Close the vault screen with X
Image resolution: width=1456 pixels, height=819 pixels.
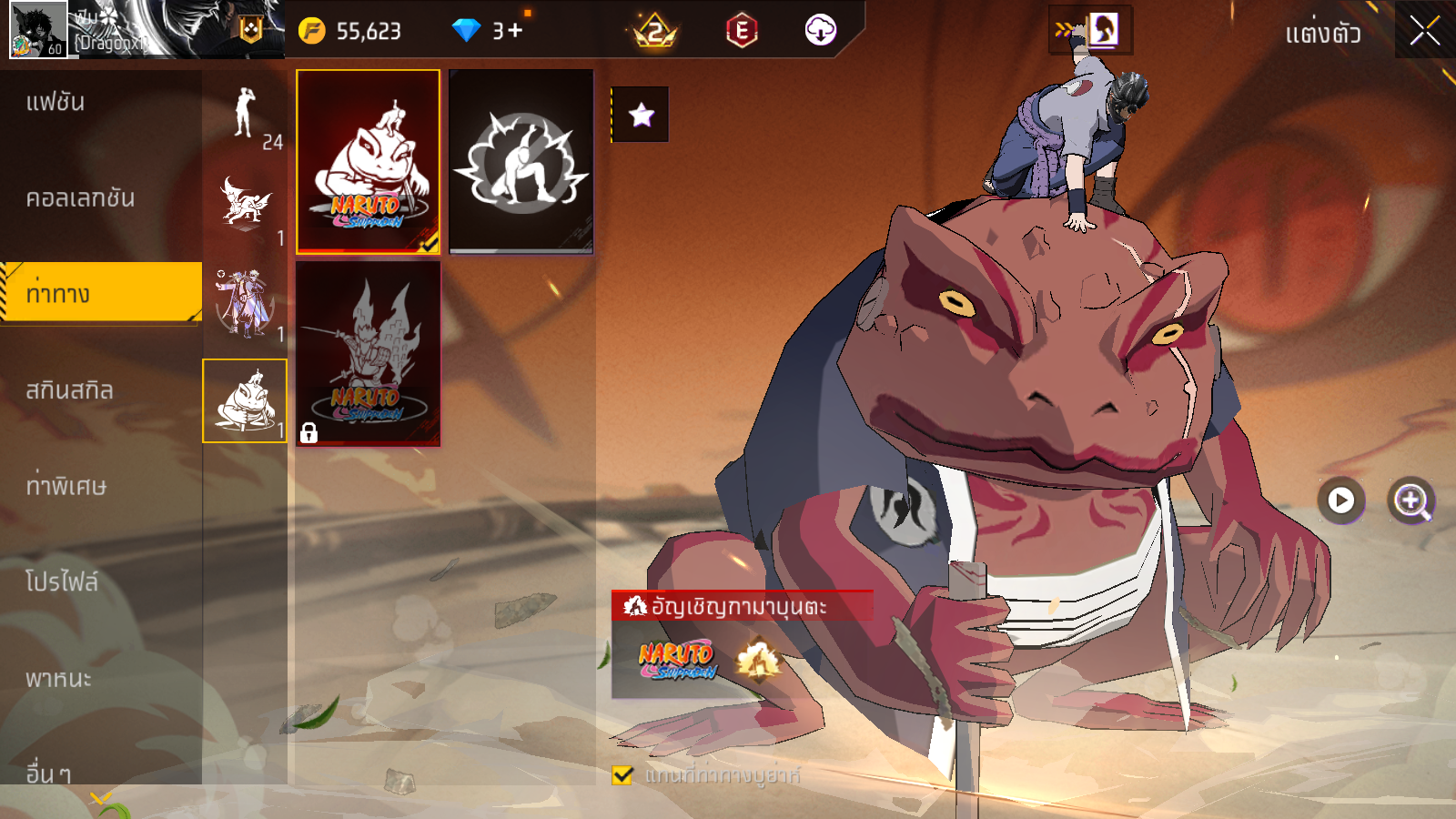[1424, 32]
